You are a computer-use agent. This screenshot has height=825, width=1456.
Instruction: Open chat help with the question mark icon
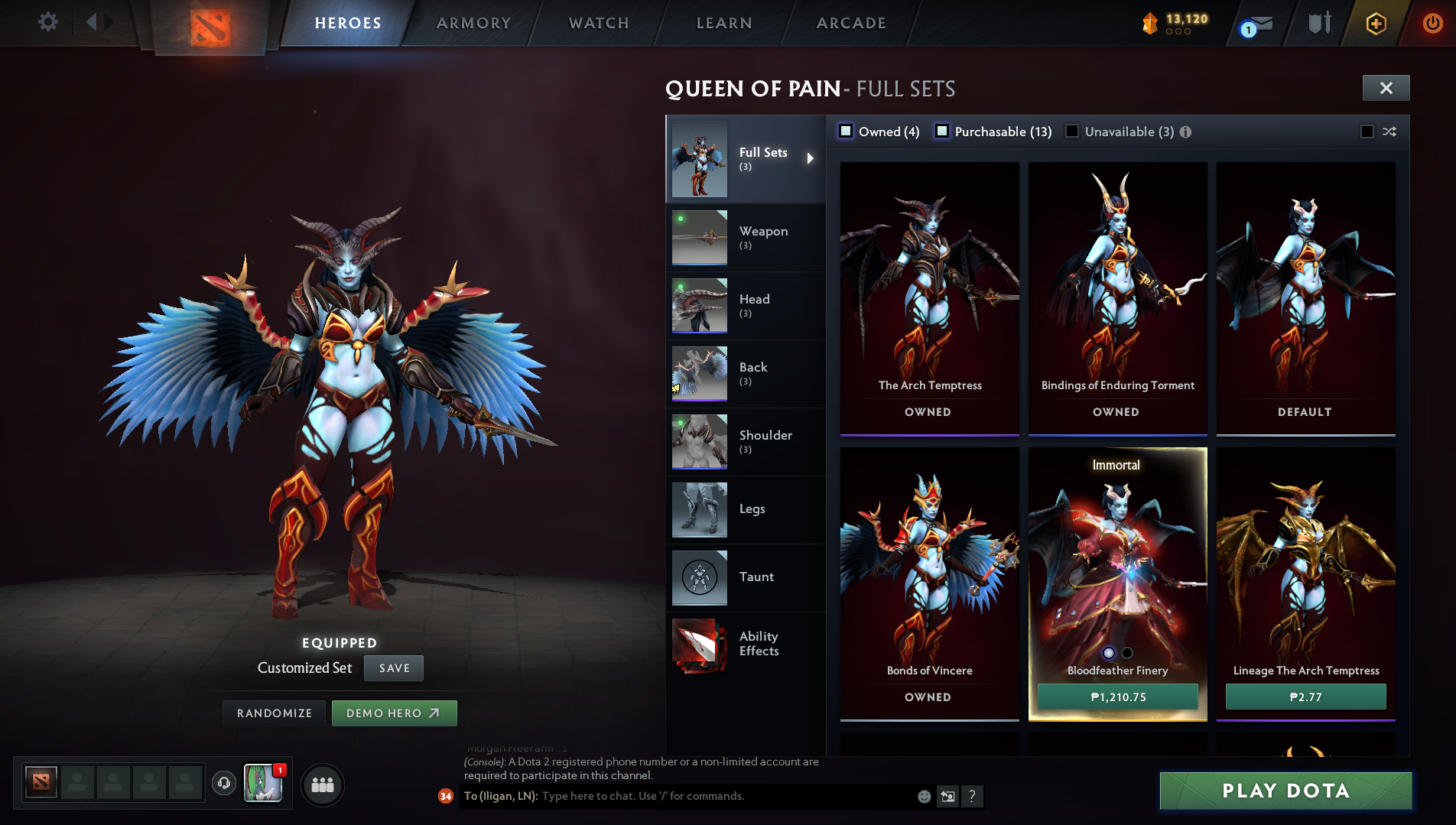point(972,796)
